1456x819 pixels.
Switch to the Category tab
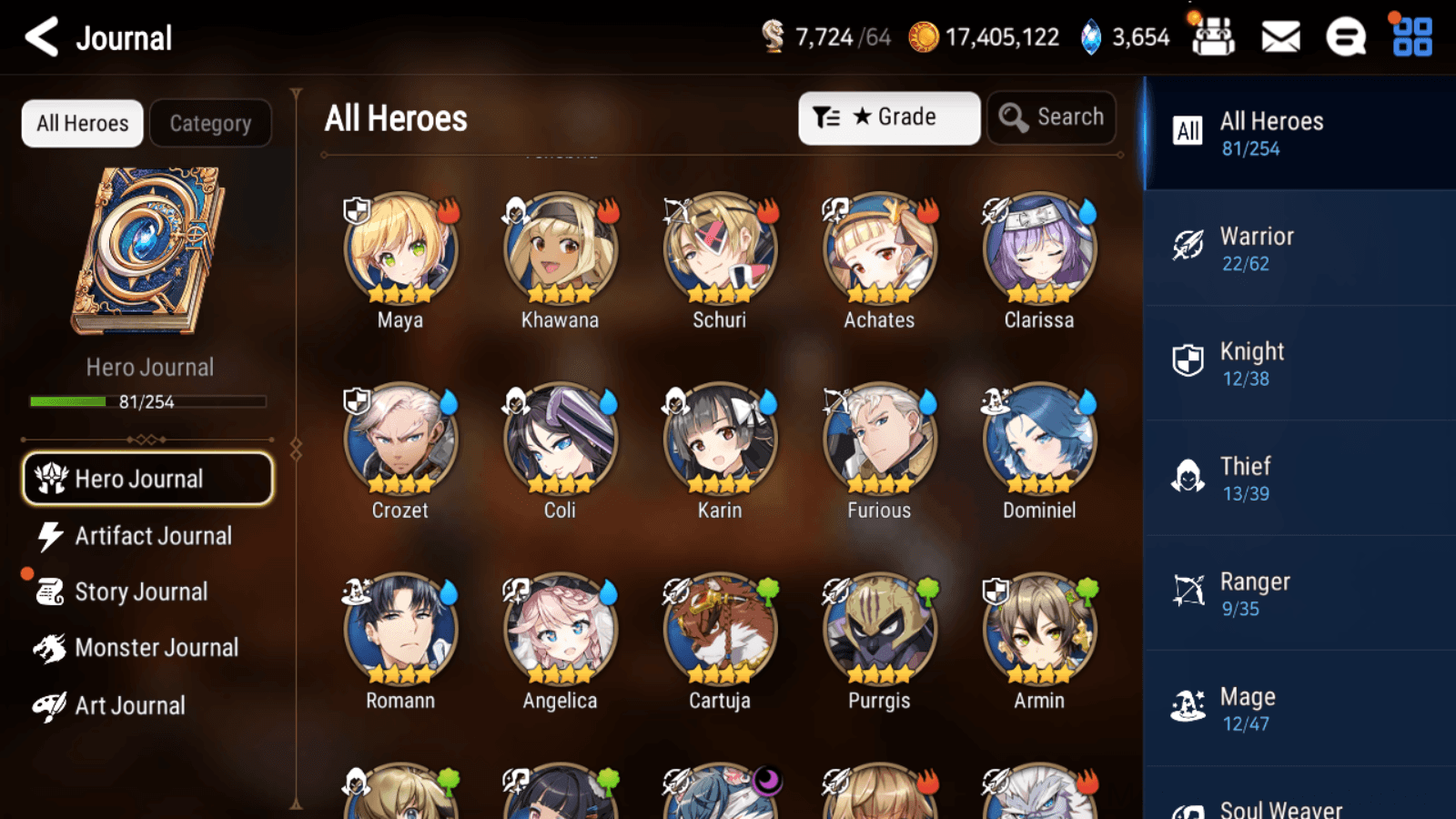click(x=211, y=123)
